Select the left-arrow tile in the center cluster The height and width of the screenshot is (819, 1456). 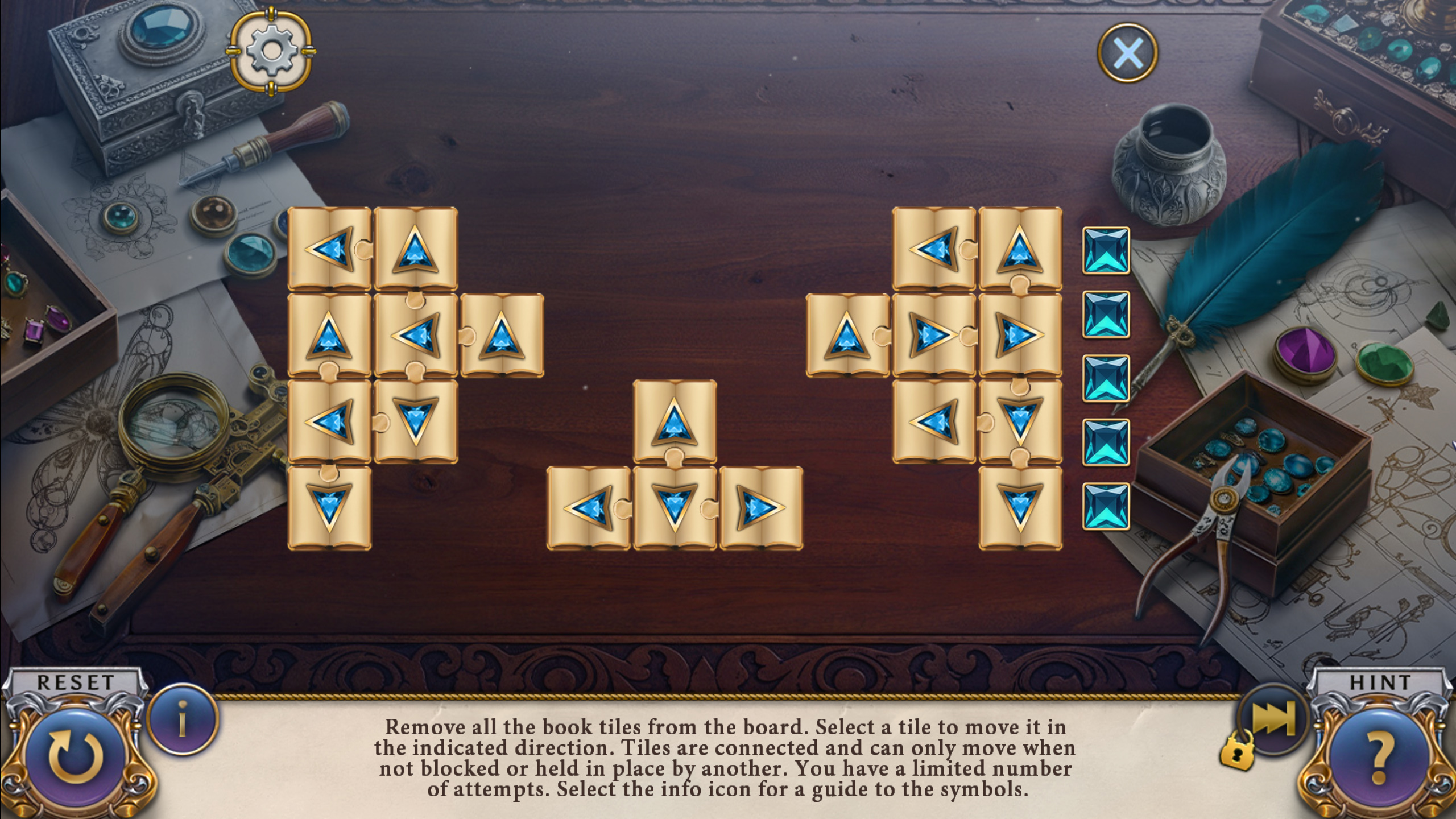(589, 508)
